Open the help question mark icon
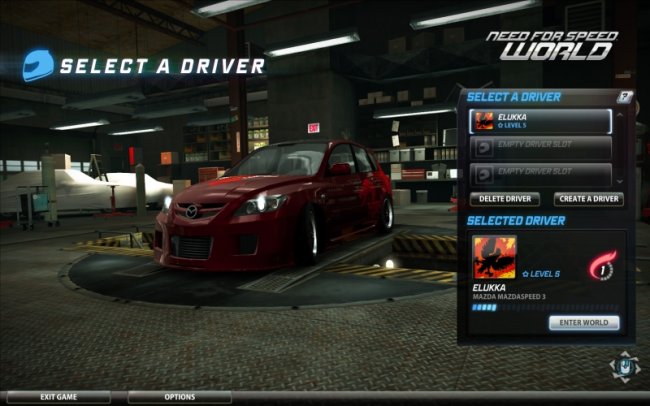Viewport: 650px width, 406px height. coord(625,97)
